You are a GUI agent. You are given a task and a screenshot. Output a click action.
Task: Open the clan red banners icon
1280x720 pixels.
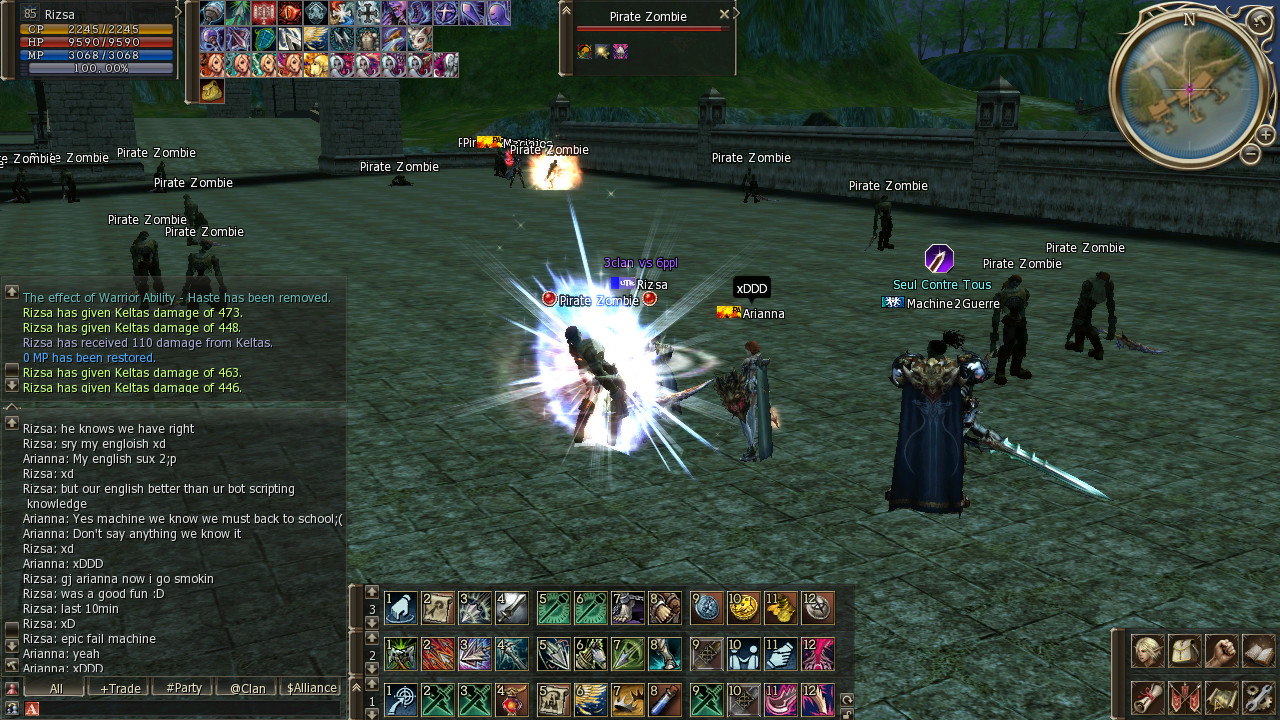[1184, 697]
